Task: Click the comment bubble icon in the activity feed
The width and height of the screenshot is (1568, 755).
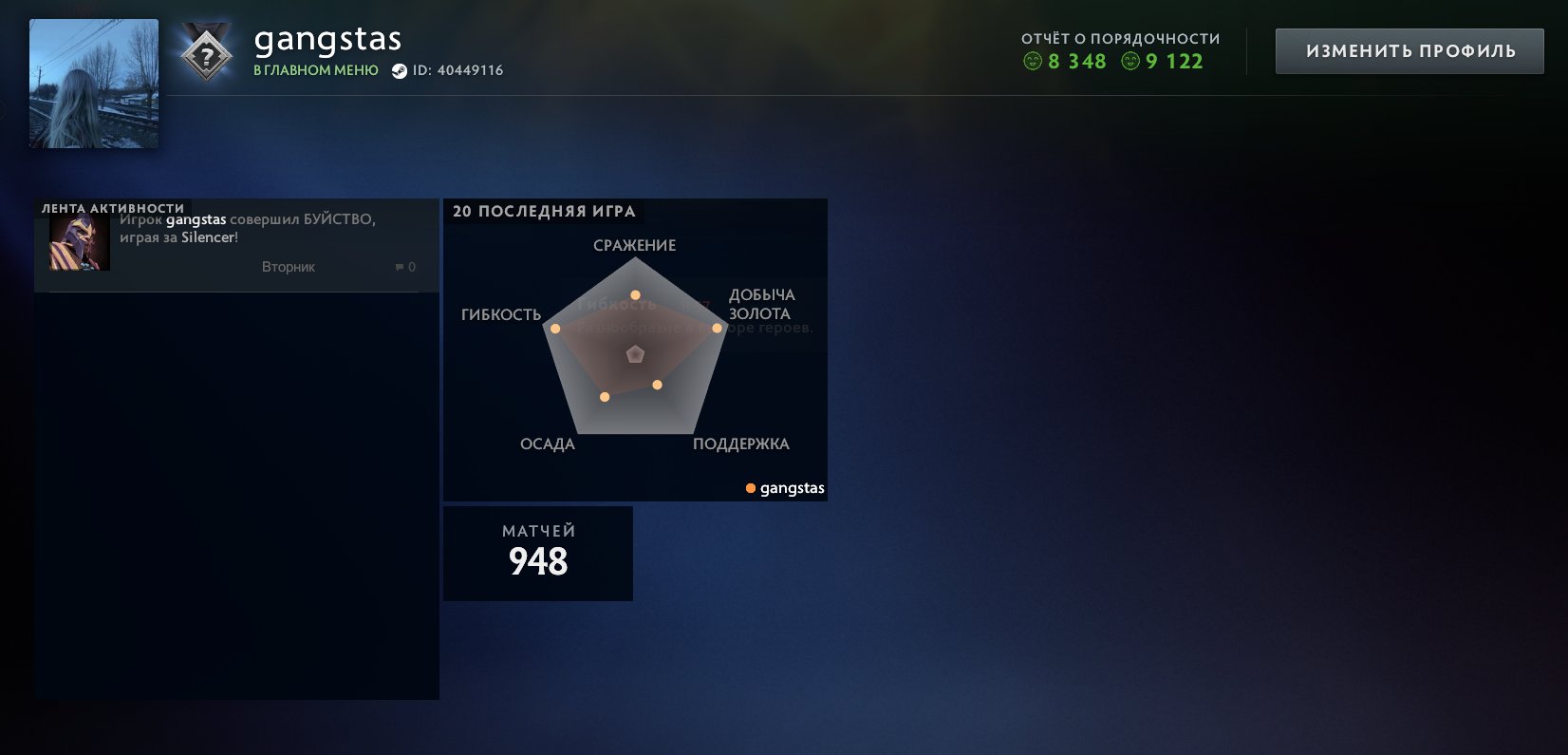Action: pyautogui.click(x=397, y=267)
